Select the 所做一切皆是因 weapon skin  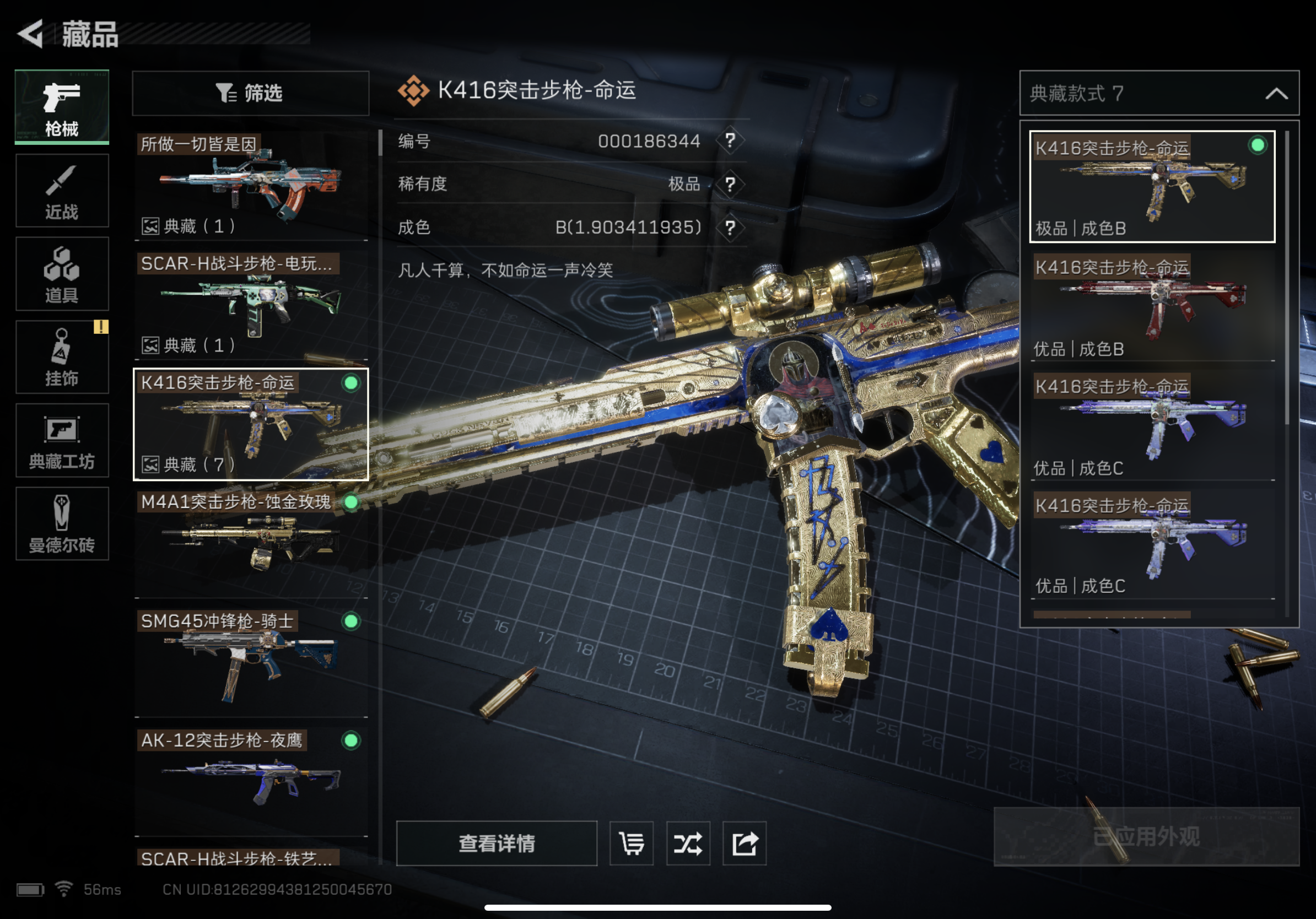coord(251,185)
